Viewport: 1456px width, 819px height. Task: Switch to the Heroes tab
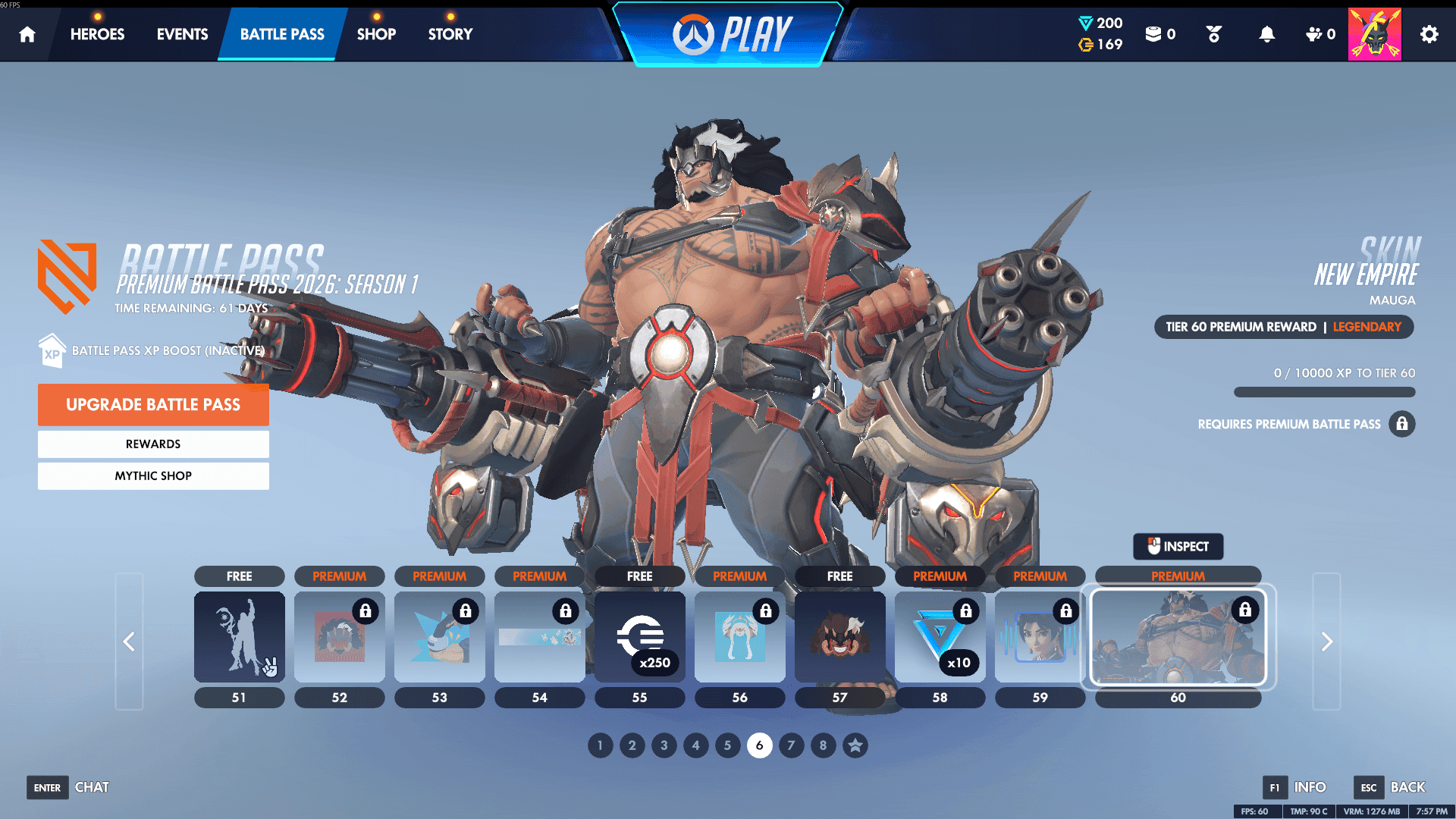[x=96, y=33]
